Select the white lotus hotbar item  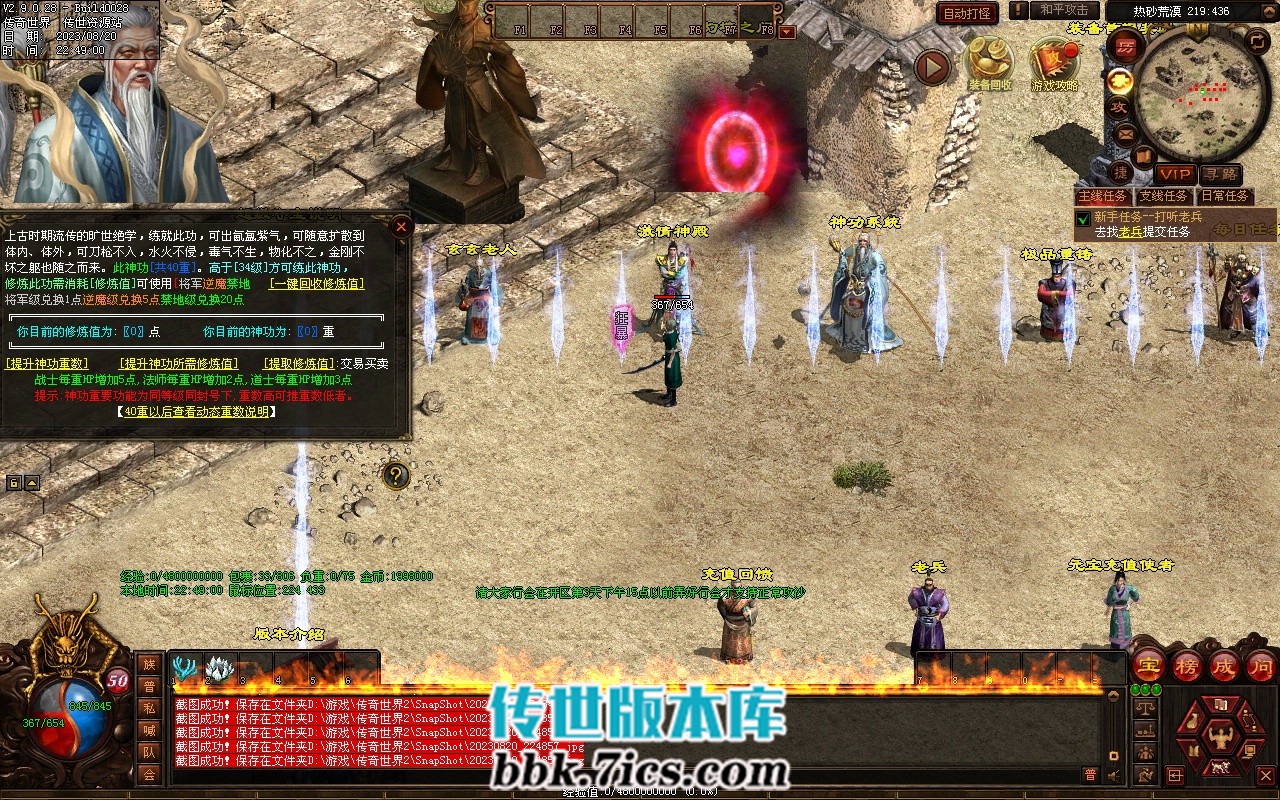[219, 667]
